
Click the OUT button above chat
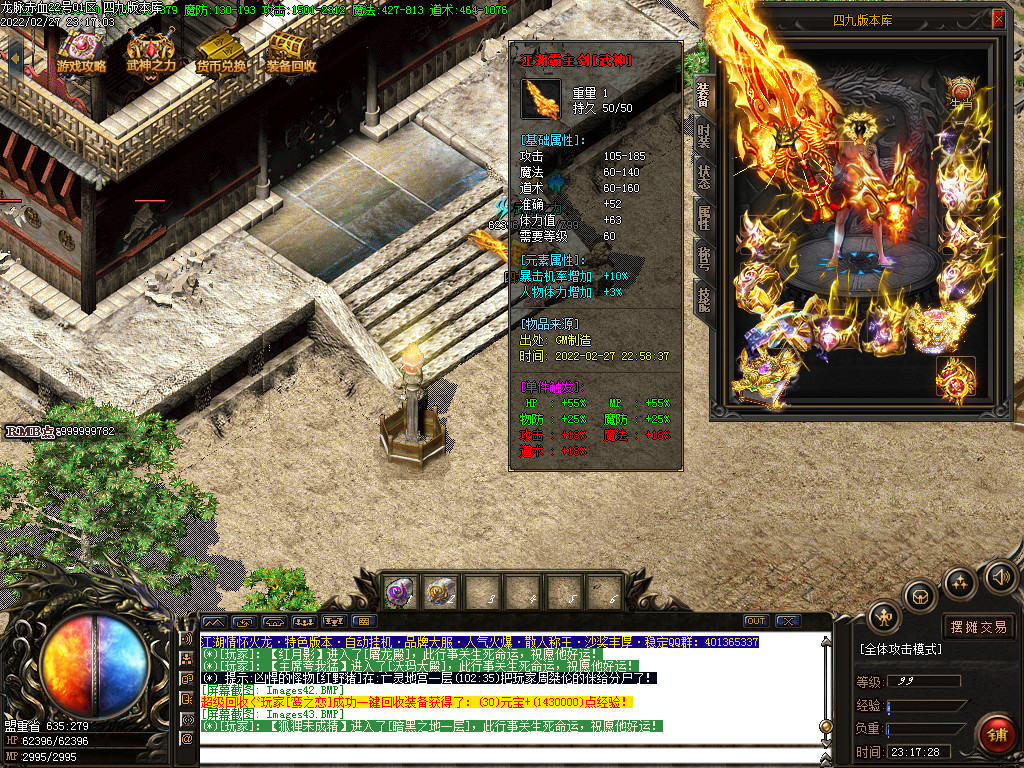[x=756, y=621]
